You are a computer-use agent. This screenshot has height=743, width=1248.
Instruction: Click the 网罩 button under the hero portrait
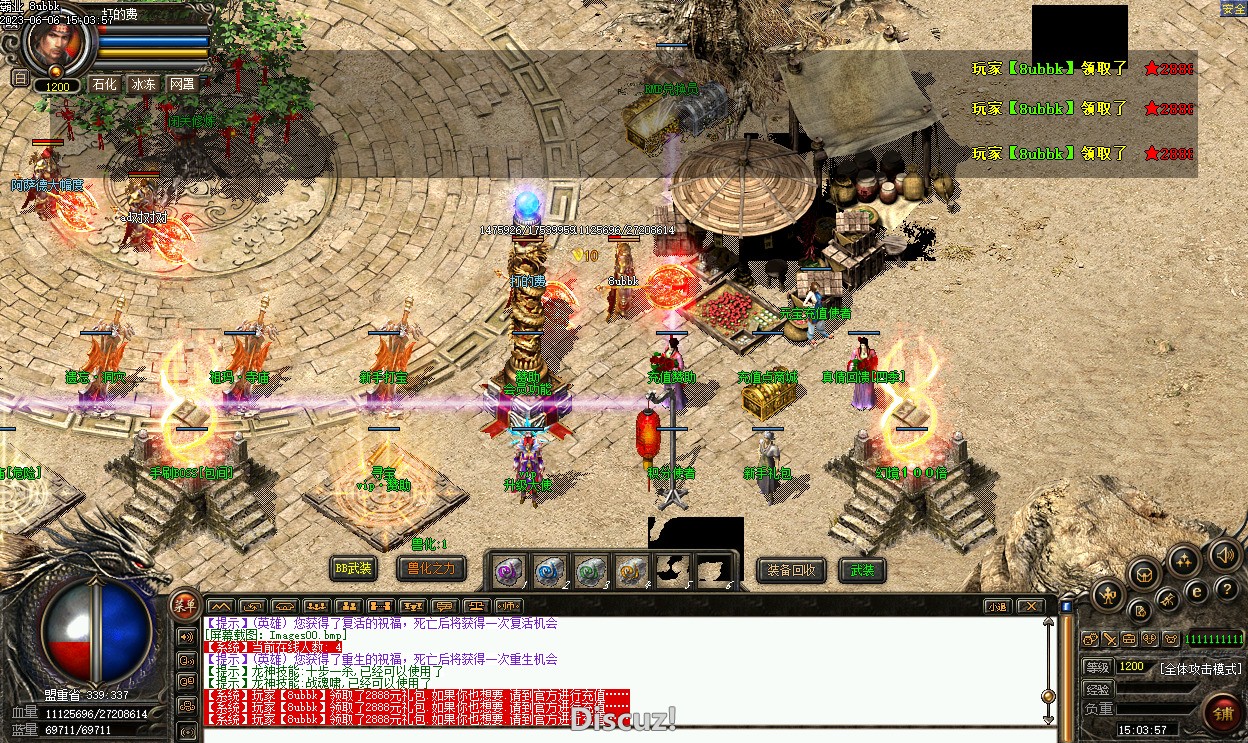tap(182, 84)
